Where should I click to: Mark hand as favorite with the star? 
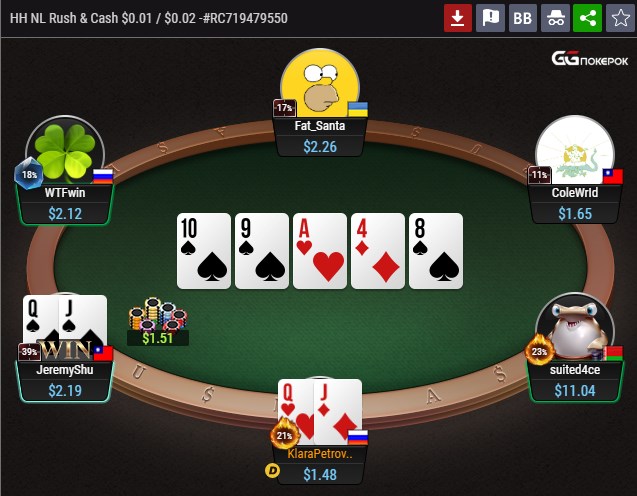pyautogui.click(x=619, y=17)
